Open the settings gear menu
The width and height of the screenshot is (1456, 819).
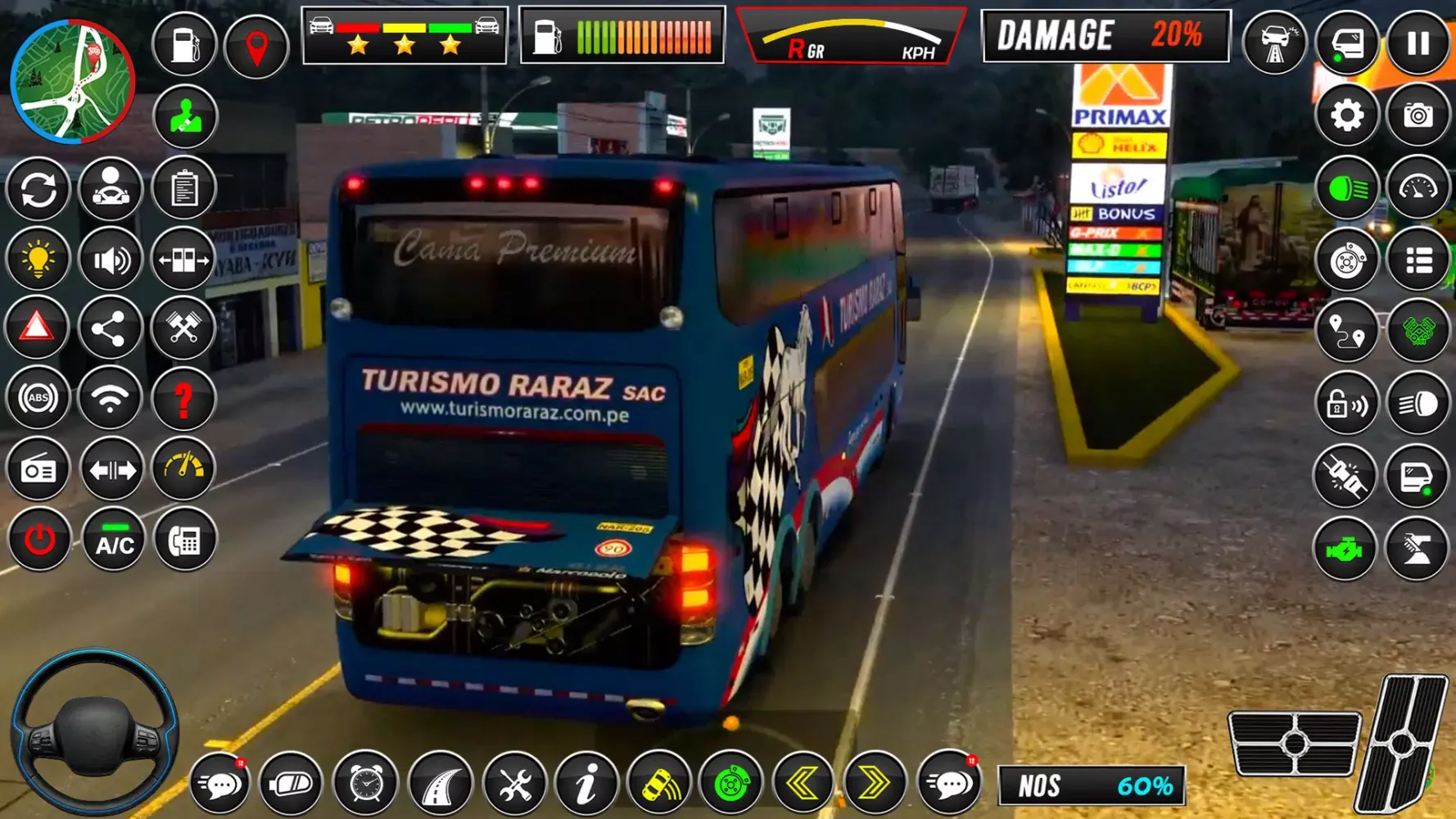(1346, 115)
